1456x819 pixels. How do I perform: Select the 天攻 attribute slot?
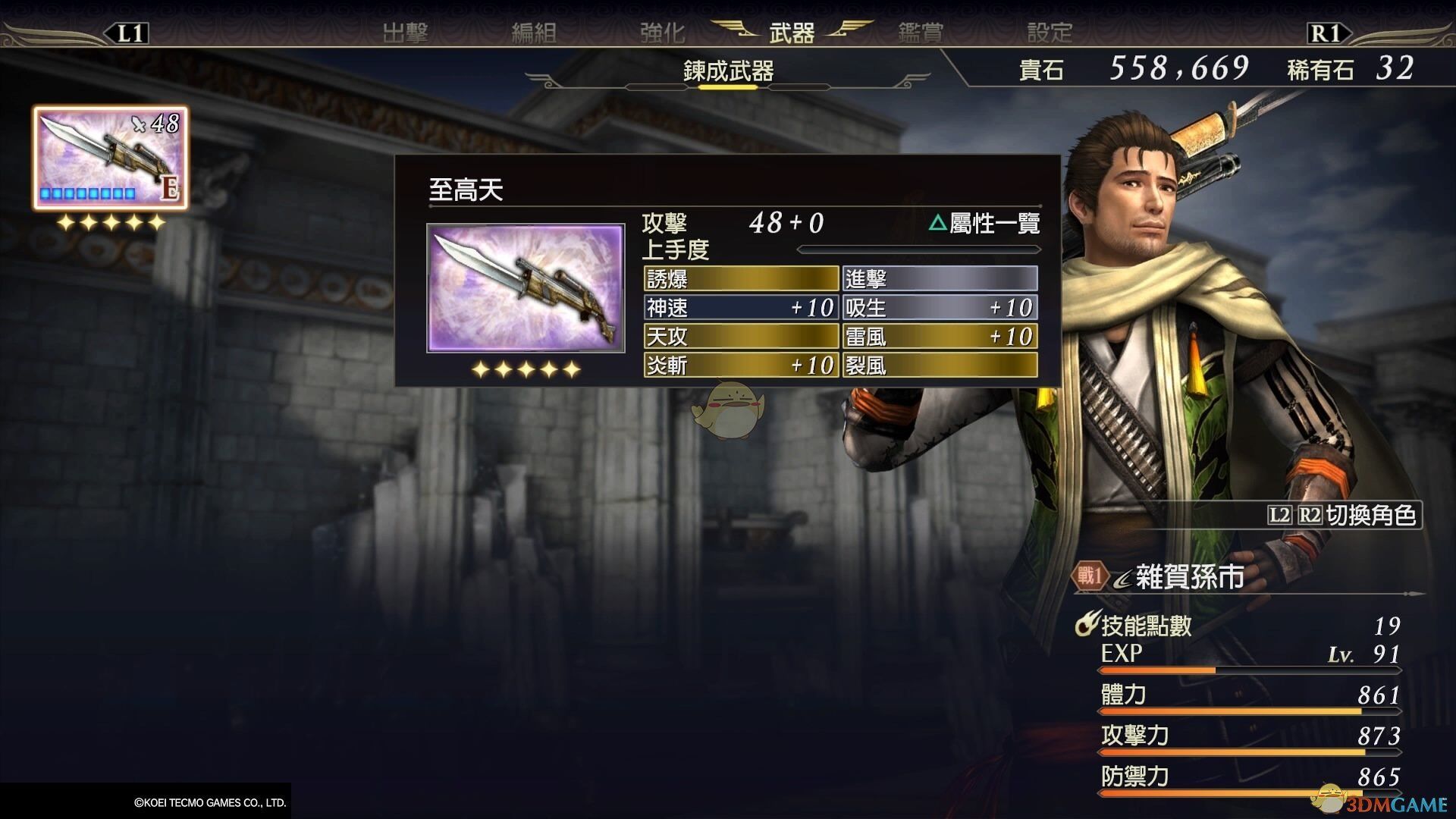point(740,337)
